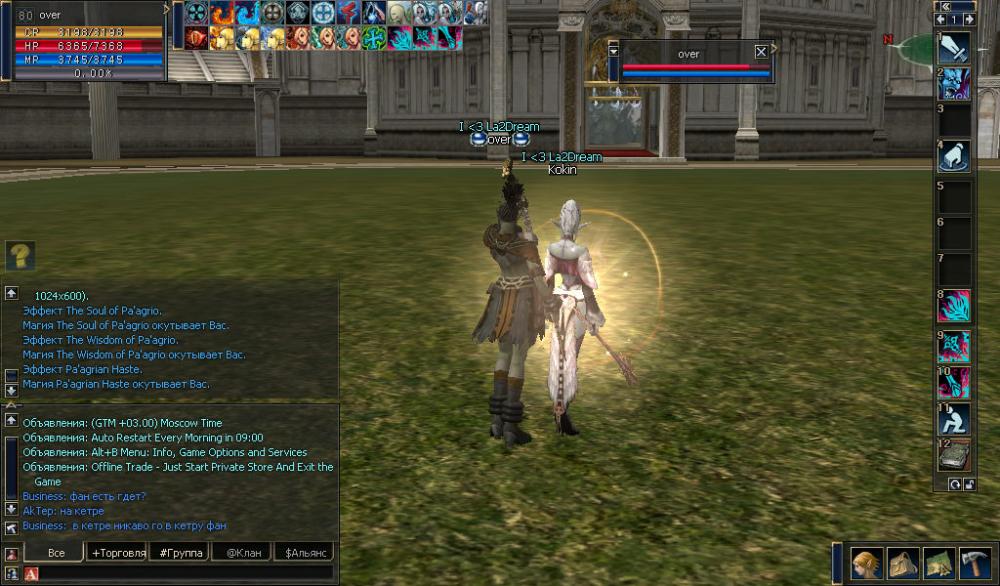Activate the cyan claw skill in slot 8
The height and width of the screenshot is (586, 1000).
click(955, 306)
